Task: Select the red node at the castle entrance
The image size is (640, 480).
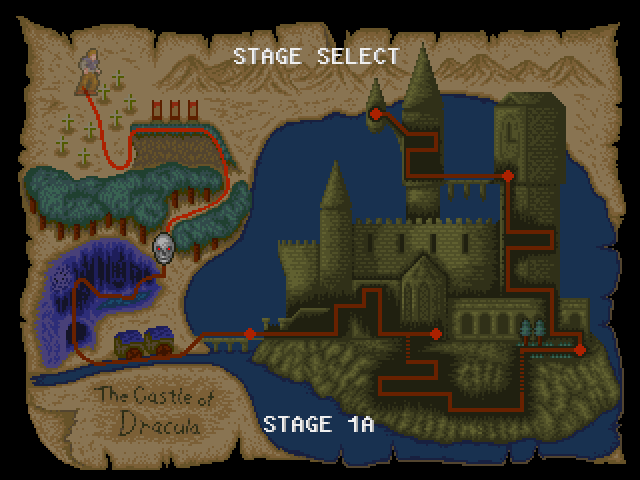Action: coord(436,334)
